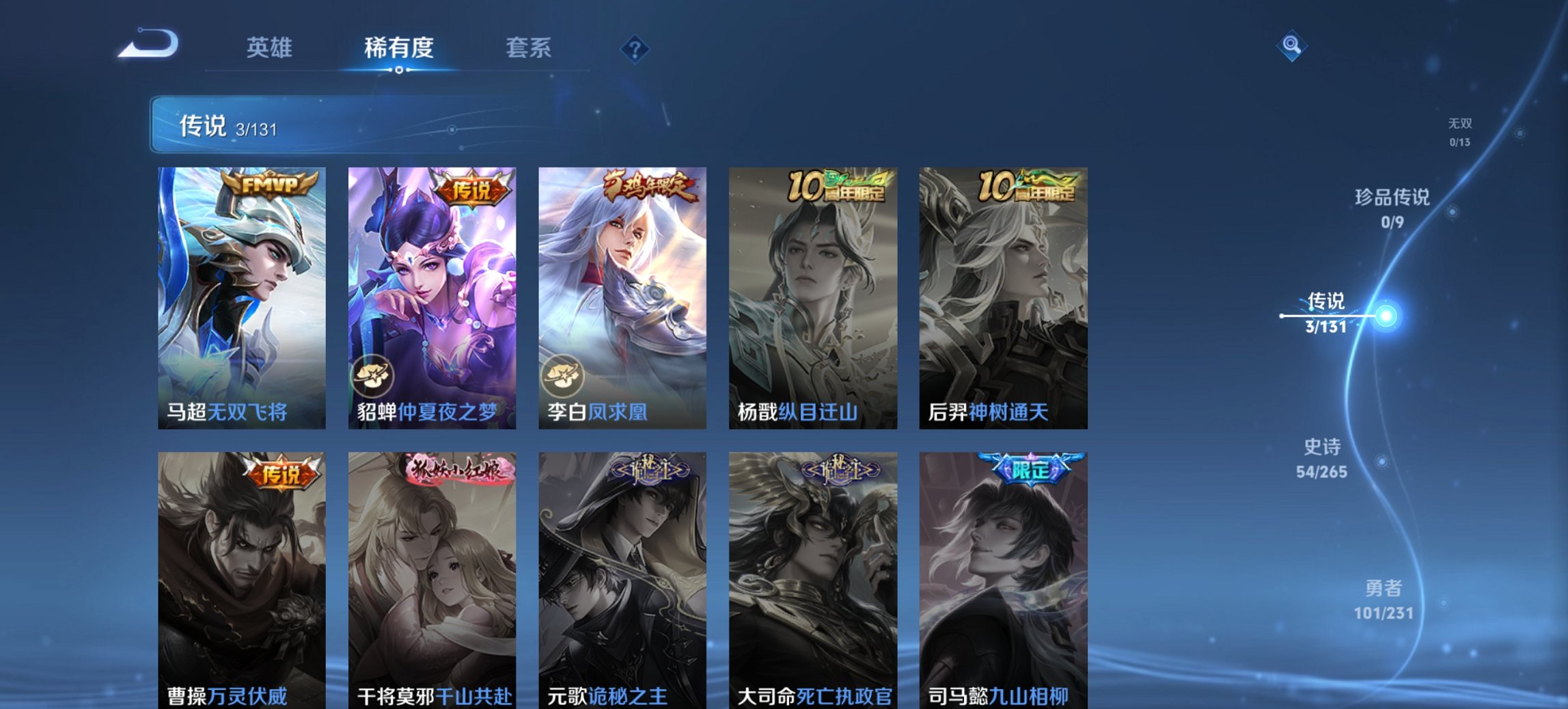Viewport: 1568px width, 709px height.
Task: Click the help question mark icon
Action: tap(634, 48)
